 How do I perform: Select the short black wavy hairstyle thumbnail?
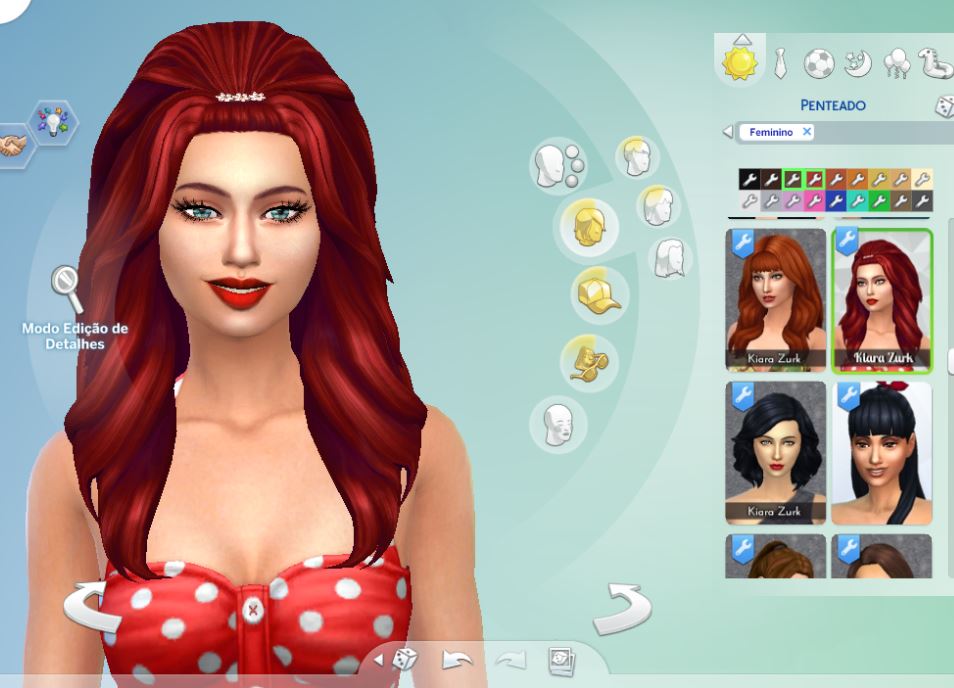[776, 452]
